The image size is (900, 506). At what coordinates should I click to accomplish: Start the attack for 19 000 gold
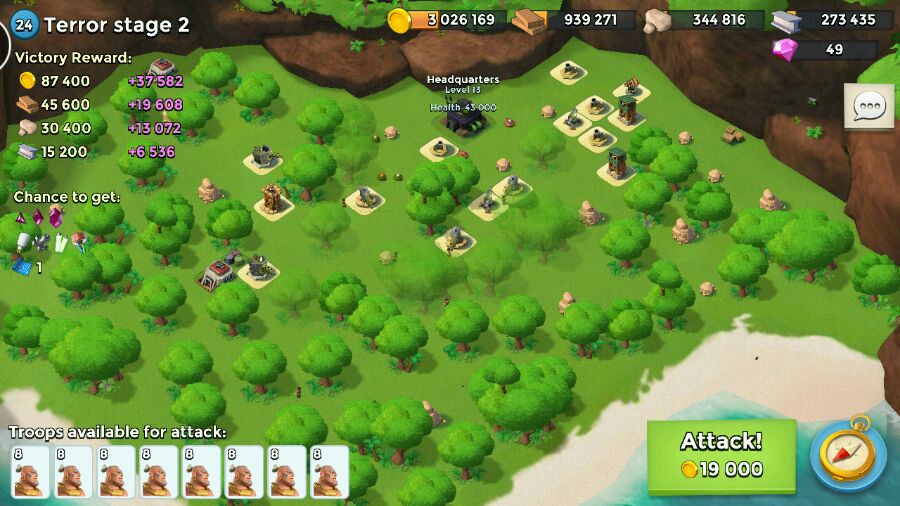[721, 456]
